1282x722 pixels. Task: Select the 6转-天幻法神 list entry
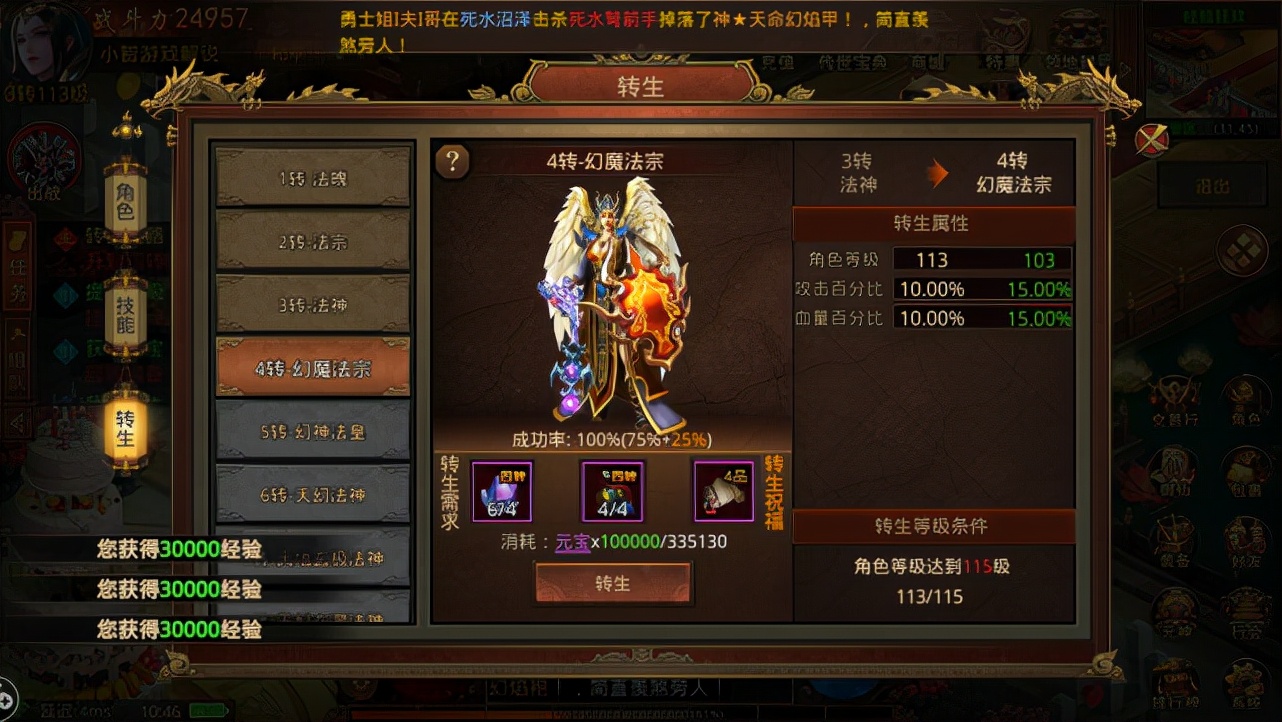[312, 493]
